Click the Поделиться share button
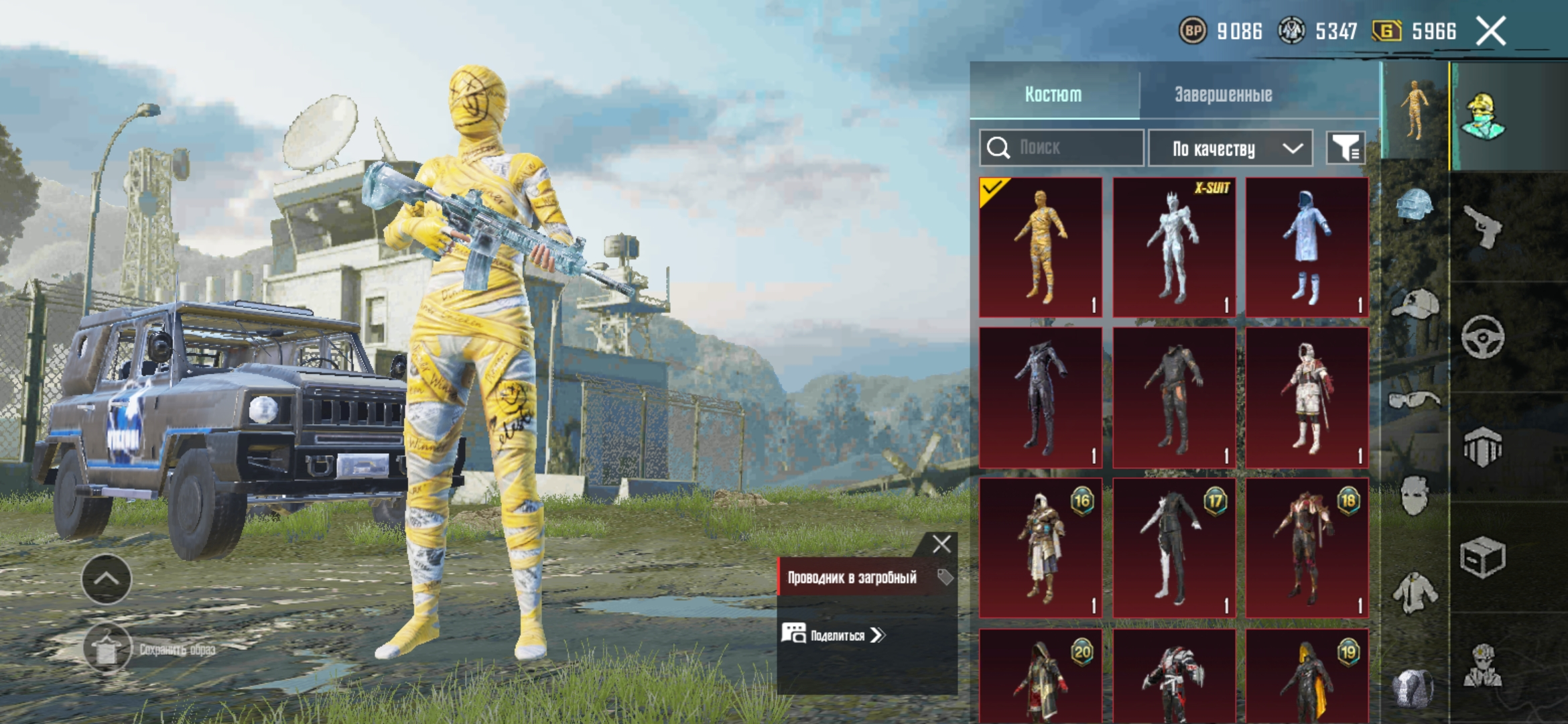 coord(834,634)
